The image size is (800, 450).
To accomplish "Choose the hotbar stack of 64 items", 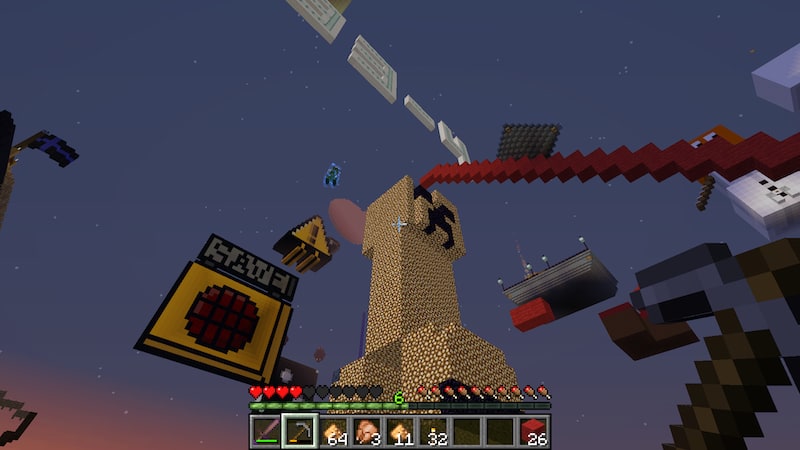I will point(333,431).
